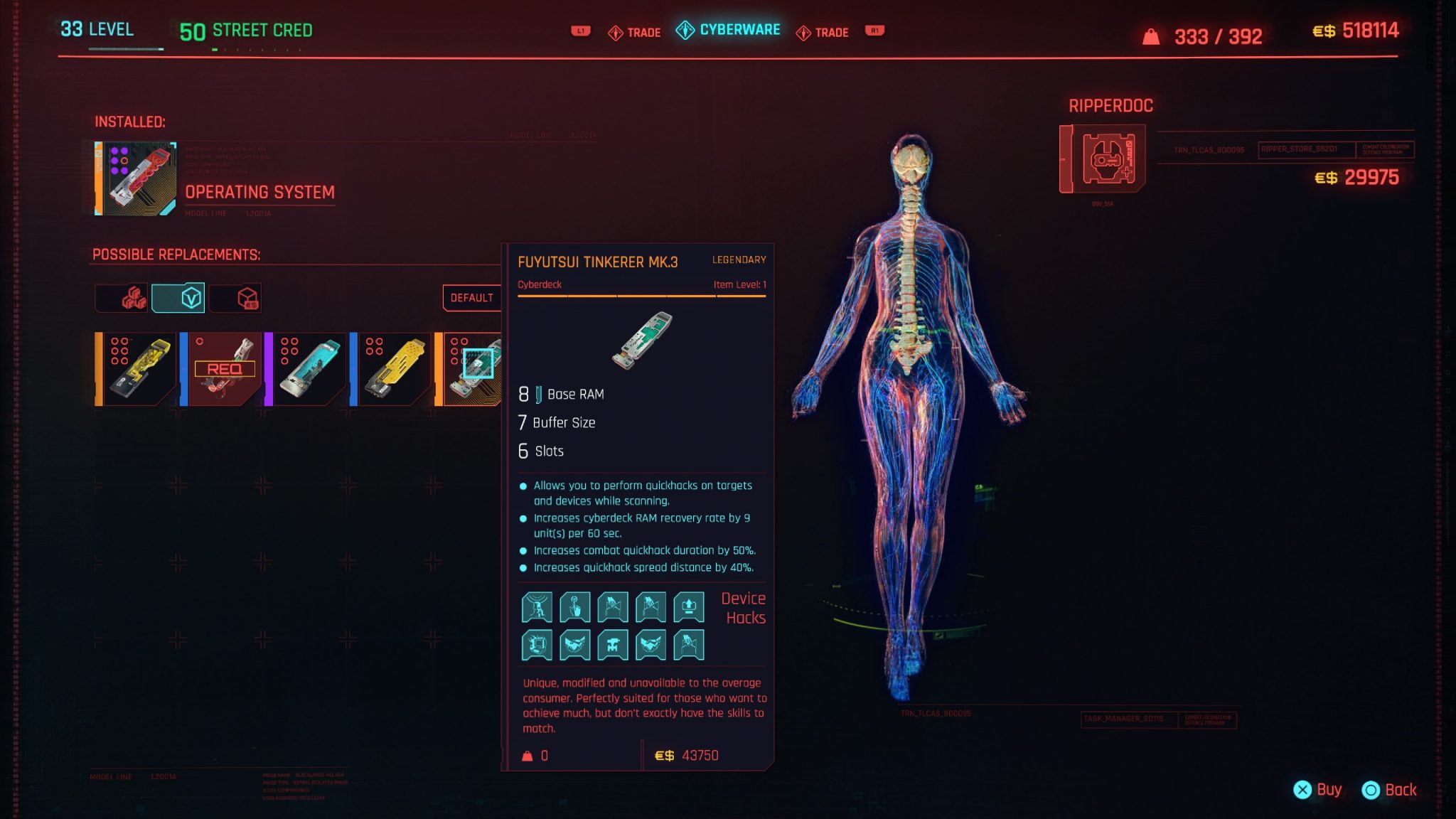
Task: Filter by vendor items with the price-tag cube
Action: pos(235,298)
